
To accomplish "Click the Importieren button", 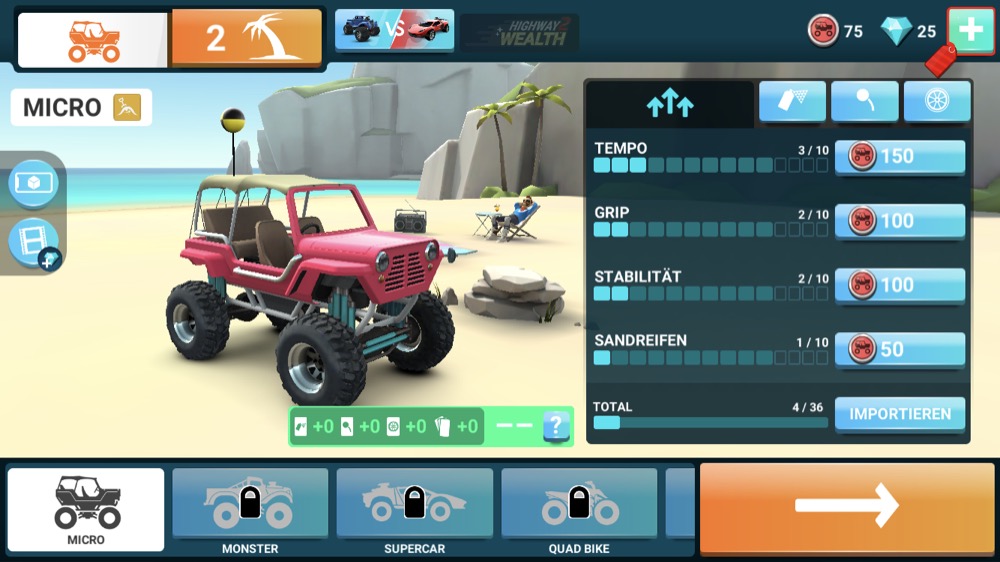I will point(899,414).
